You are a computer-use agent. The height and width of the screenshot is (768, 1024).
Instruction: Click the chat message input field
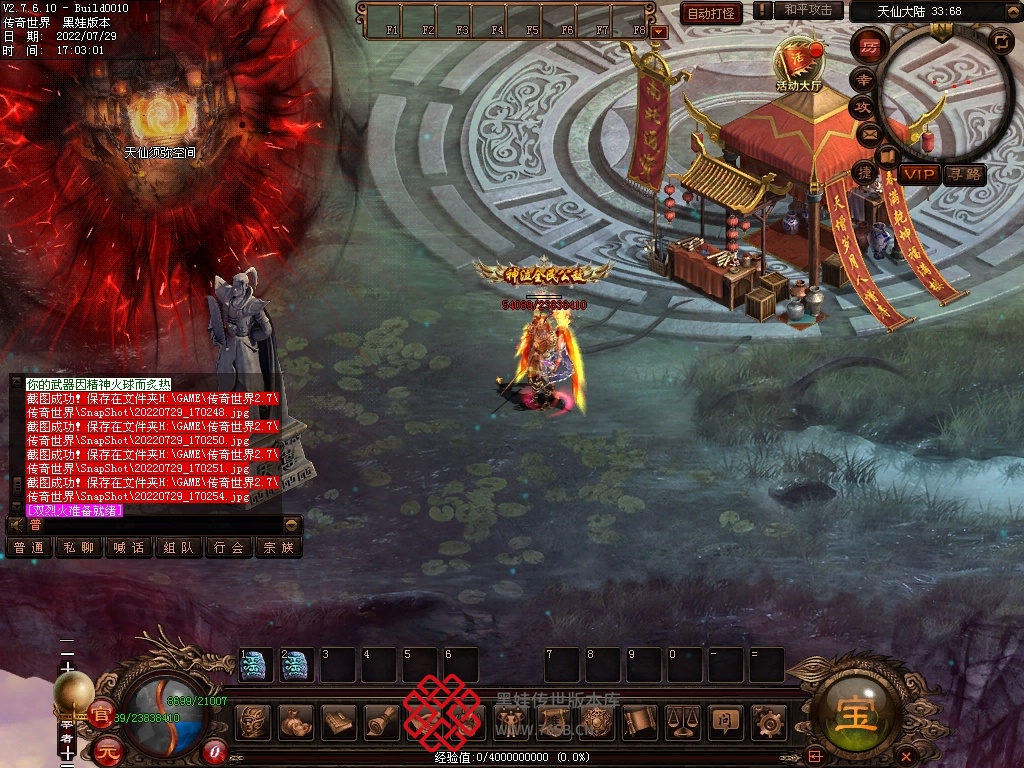click(155, 525)
